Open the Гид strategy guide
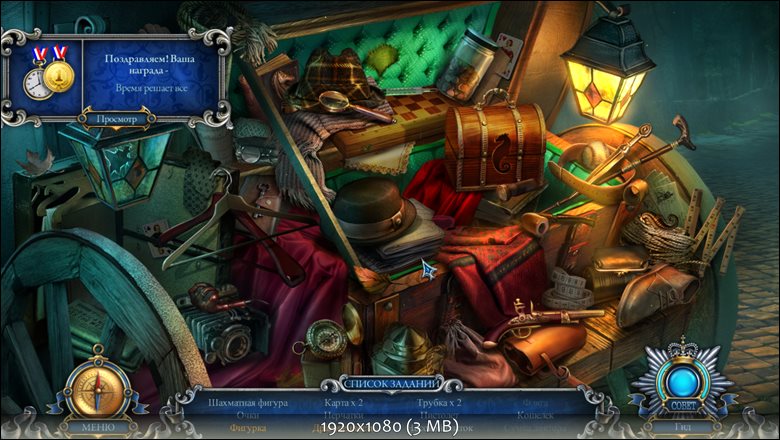The width and height of the screenshot is (780, 440). pyautogui.click(x=683, y=426)
